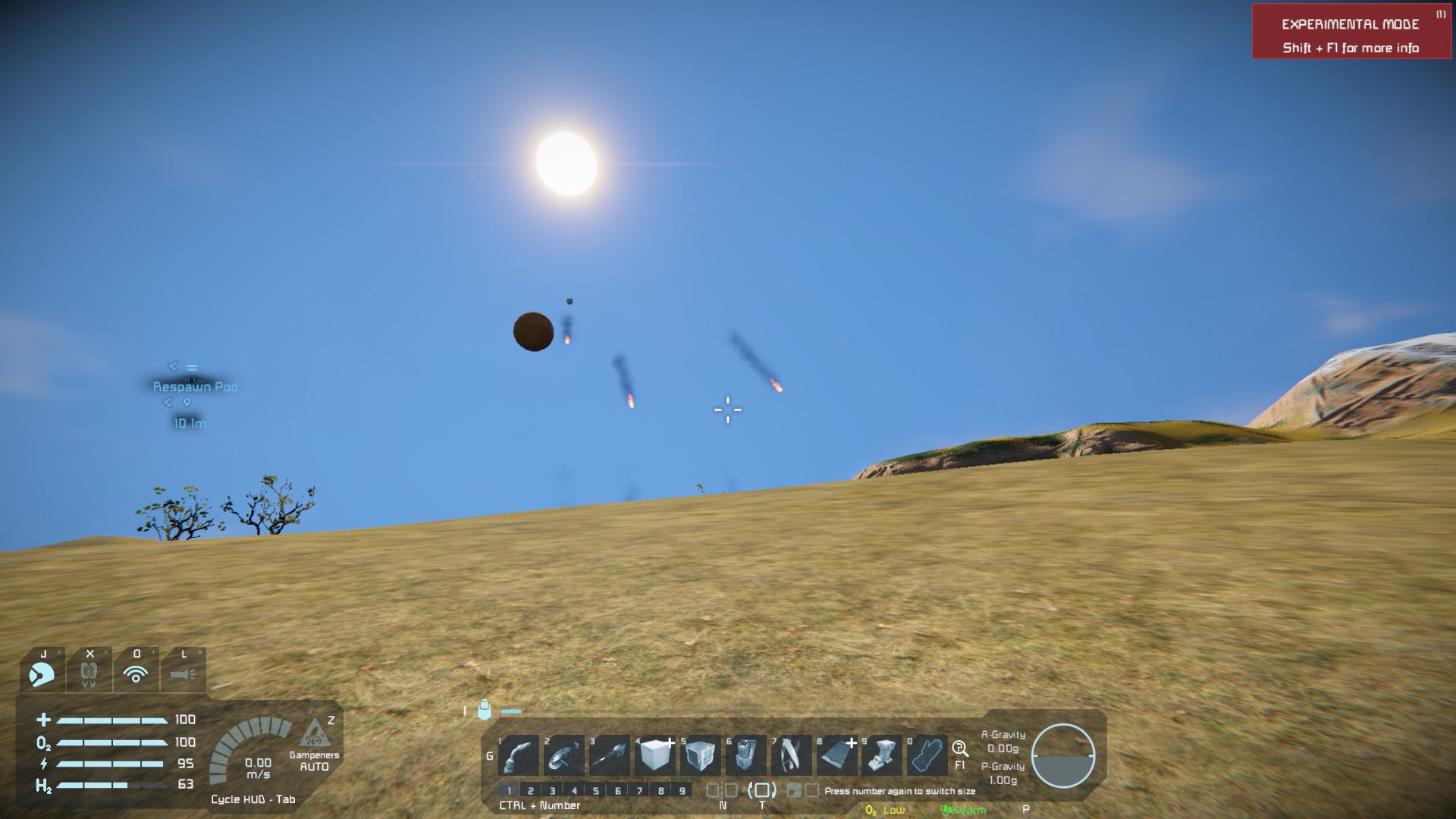Toggle the broadcasting antenna icon
This screenshot has height=819, width=1456.
136,672
